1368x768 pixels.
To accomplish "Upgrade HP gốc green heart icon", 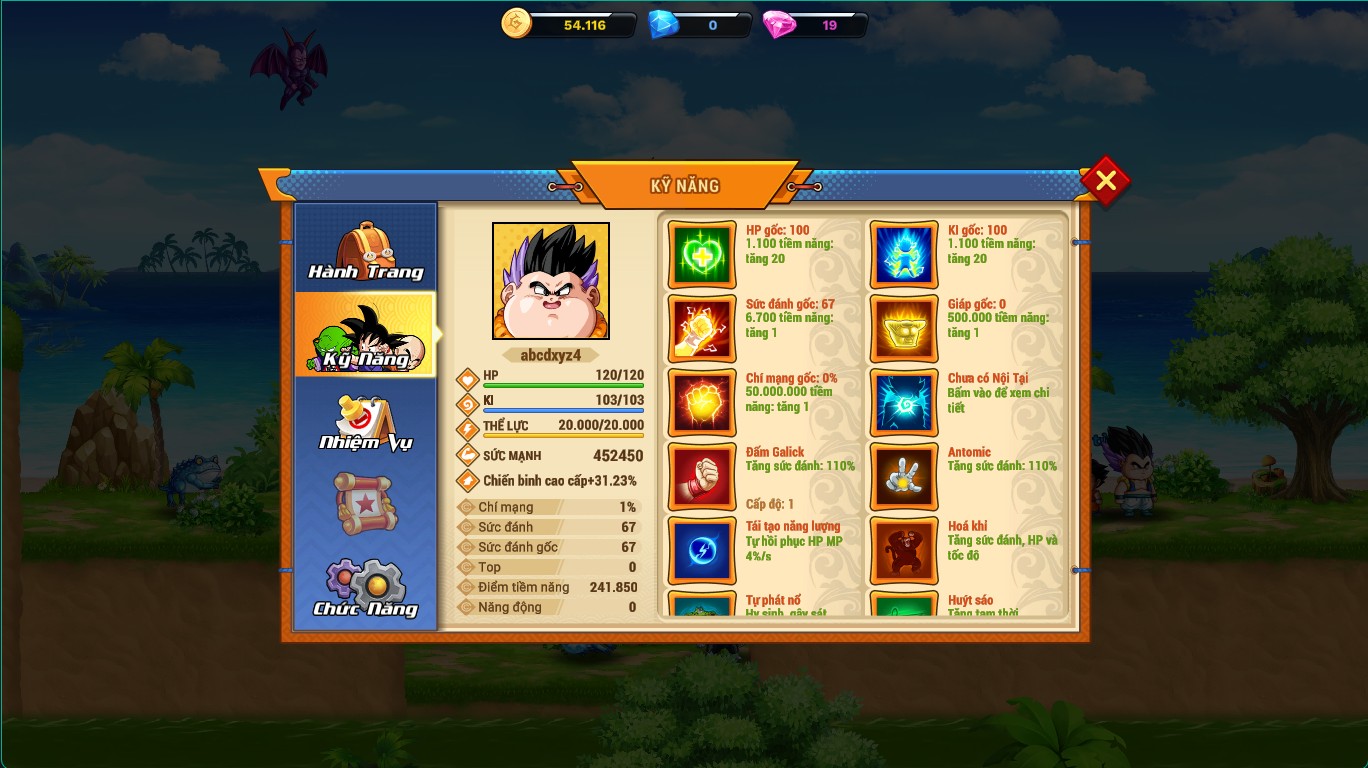I will tap(702, 255).
